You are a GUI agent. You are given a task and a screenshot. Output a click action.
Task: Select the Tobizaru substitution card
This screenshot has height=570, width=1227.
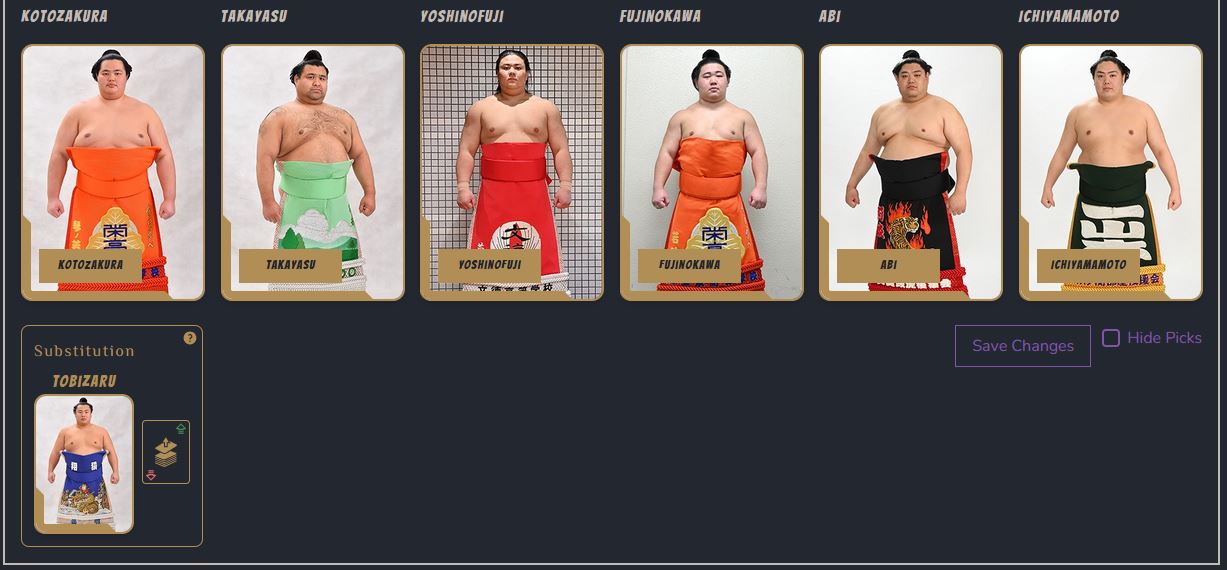(84, 463)
